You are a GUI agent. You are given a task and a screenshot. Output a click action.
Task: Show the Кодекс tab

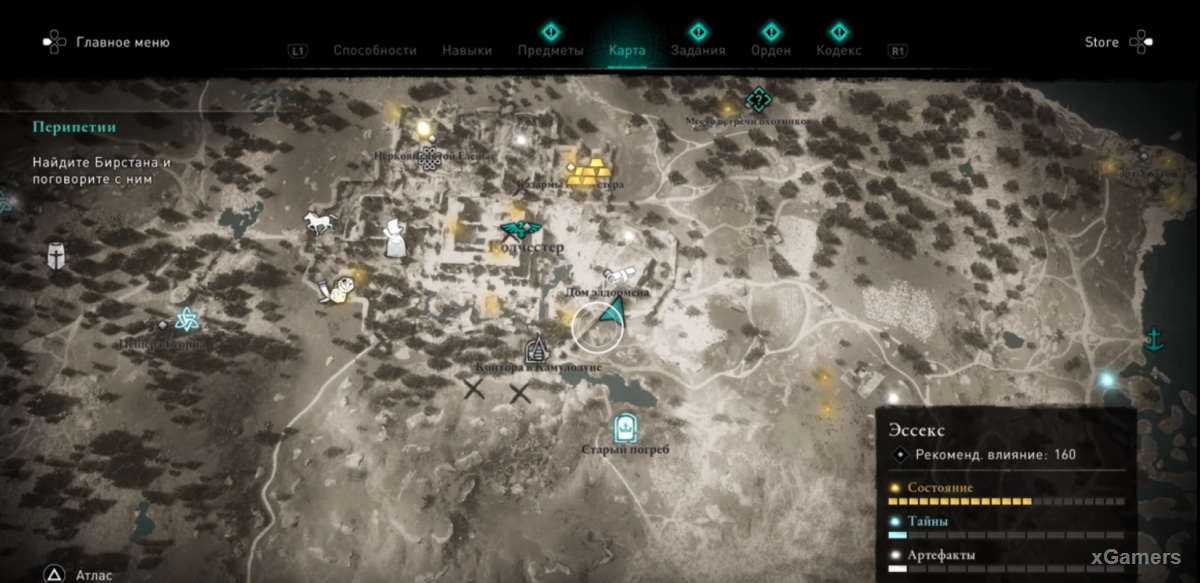(x=838, y=50)
